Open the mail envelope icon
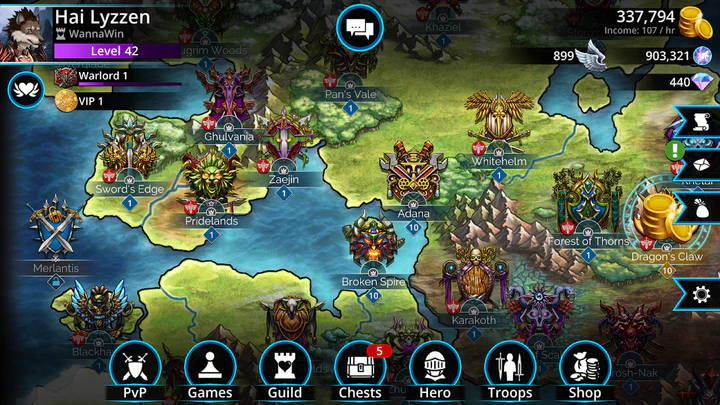 (x=701, y=164)
